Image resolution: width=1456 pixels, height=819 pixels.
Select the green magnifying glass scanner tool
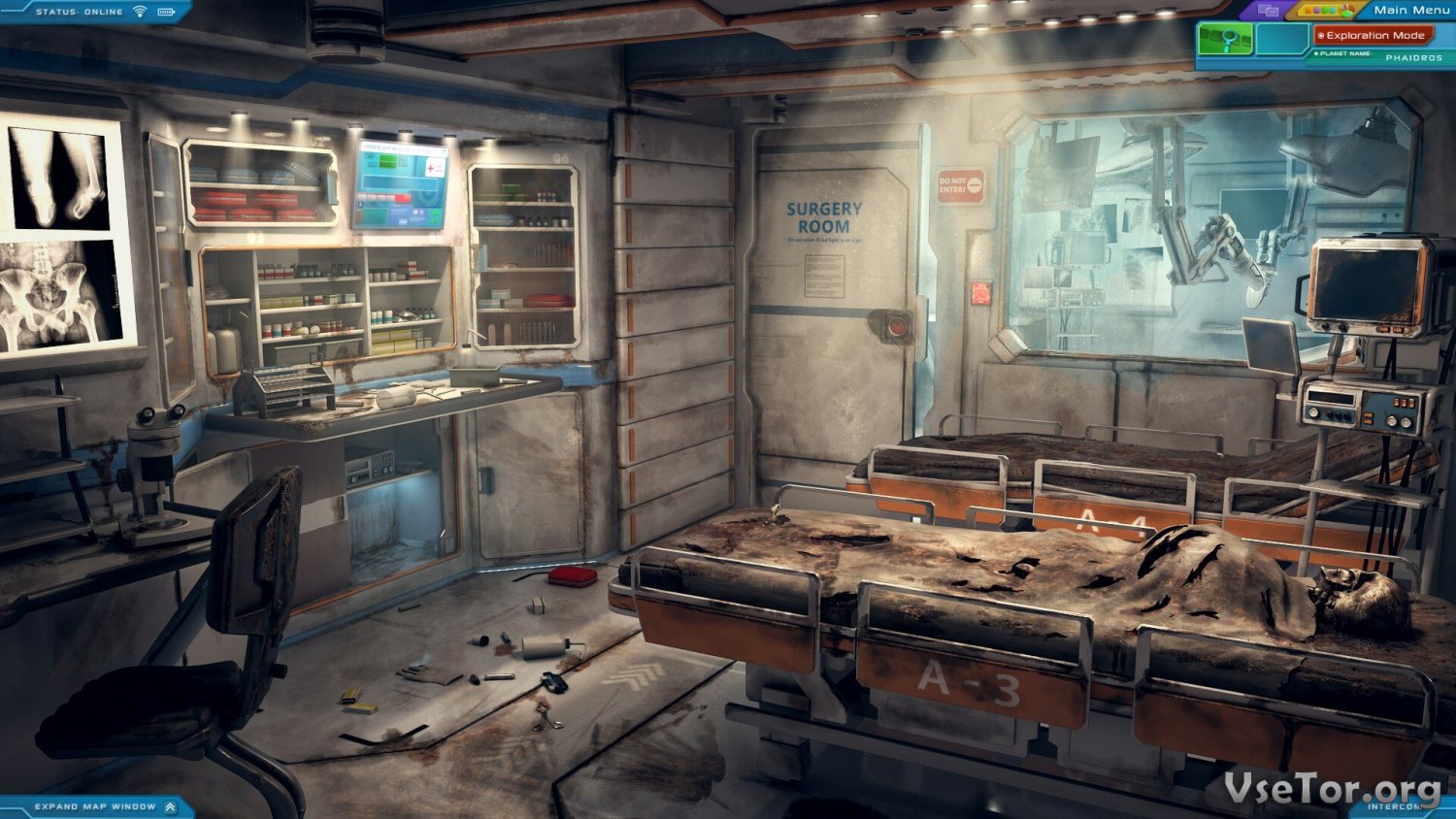[1225, 40]
